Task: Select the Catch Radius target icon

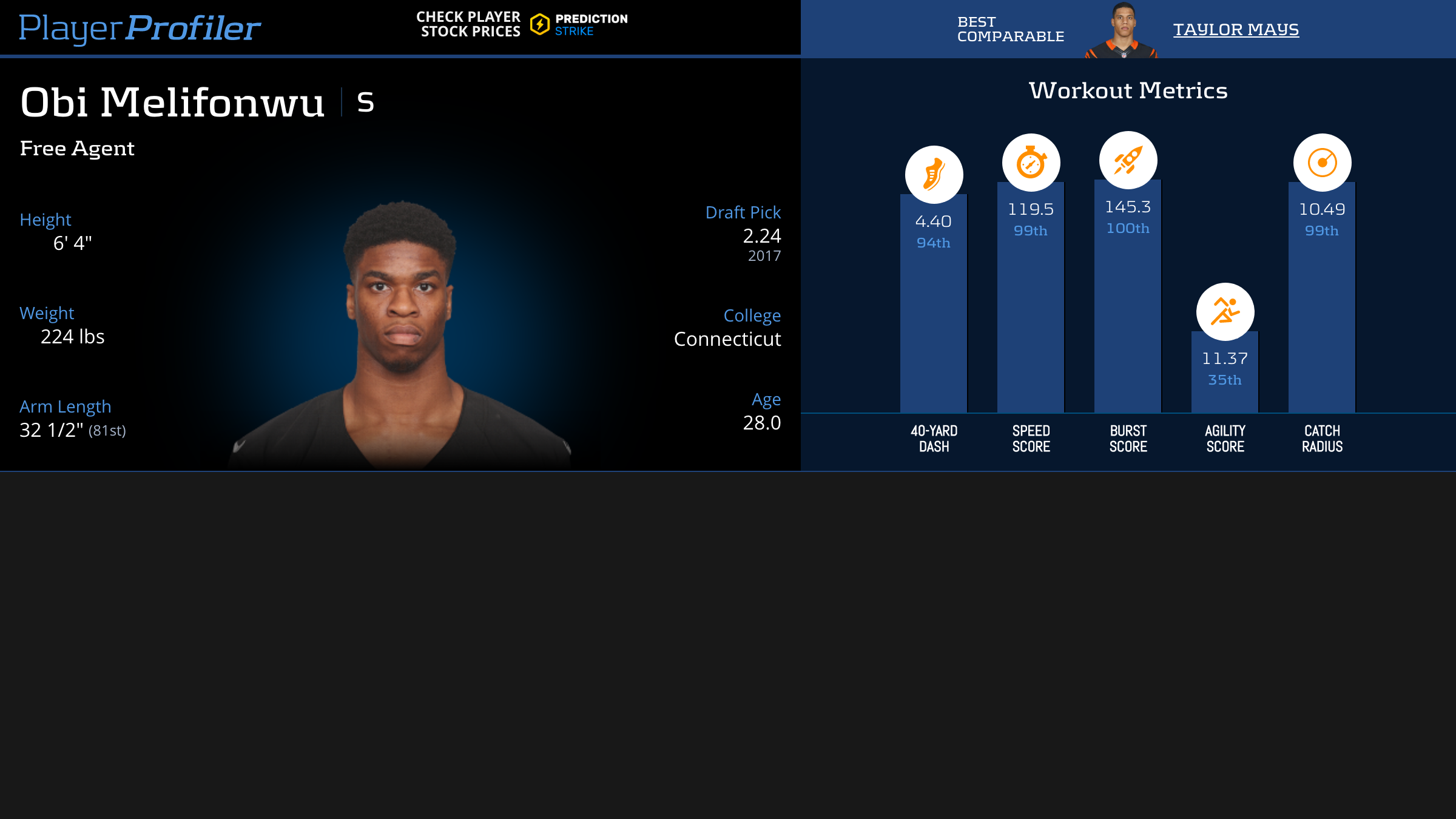Action: click(x=1322, y=163)
